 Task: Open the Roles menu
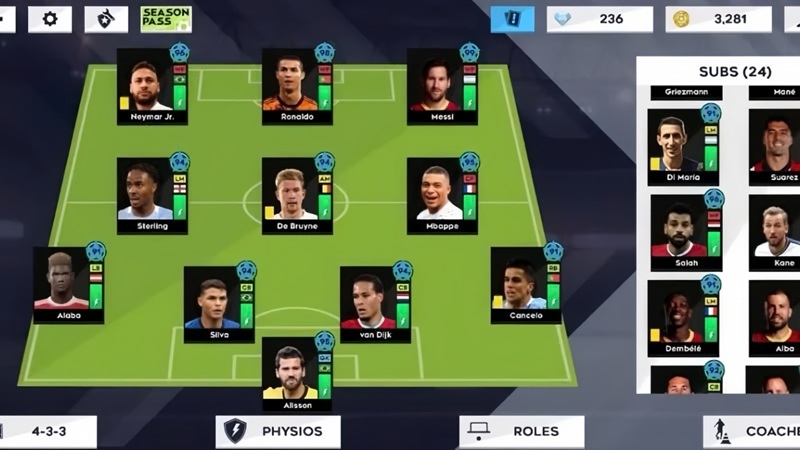point(521,432)
